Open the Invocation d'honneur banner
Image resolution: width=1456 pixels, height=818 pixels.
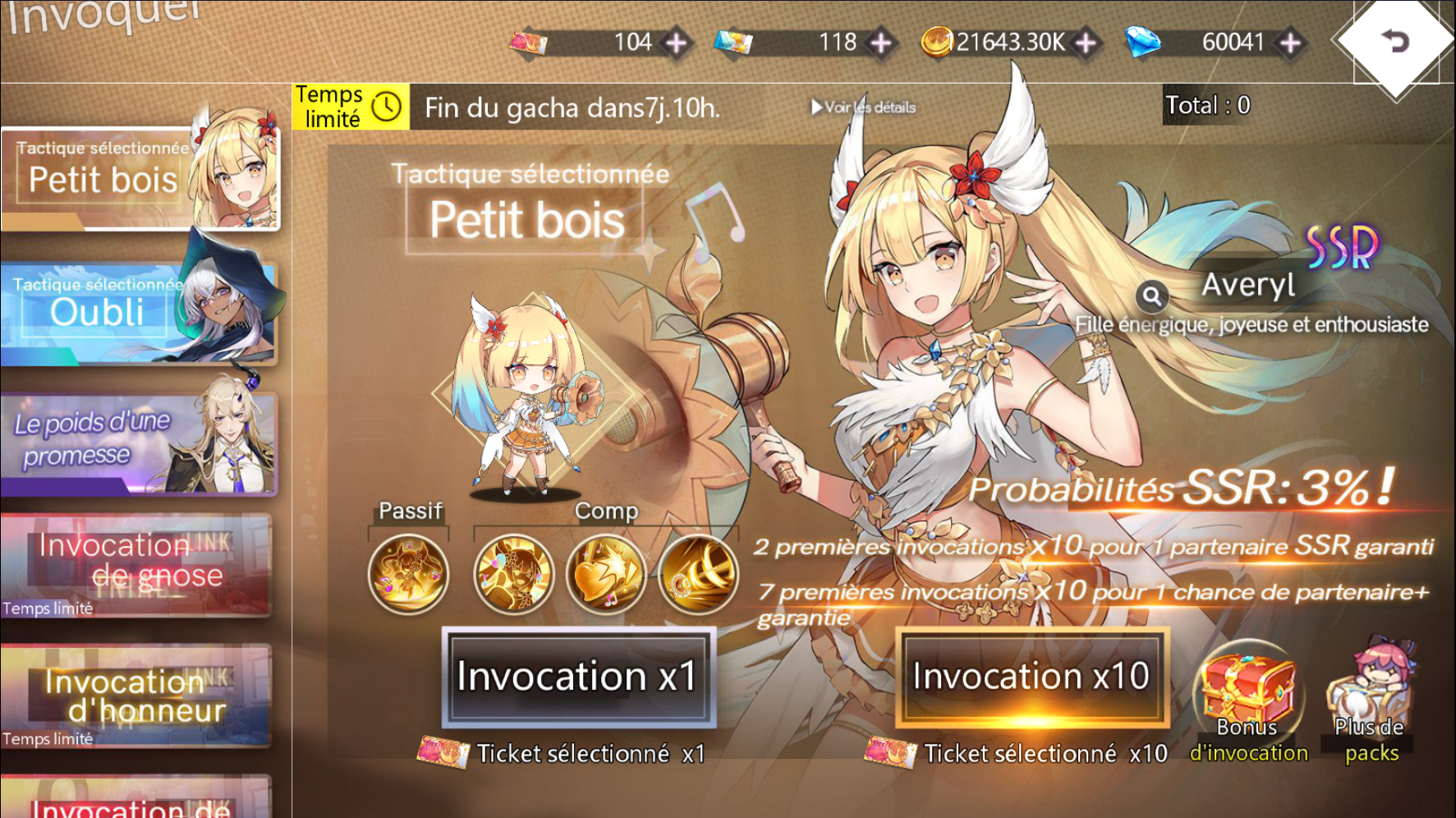click(x=136, y=696)
